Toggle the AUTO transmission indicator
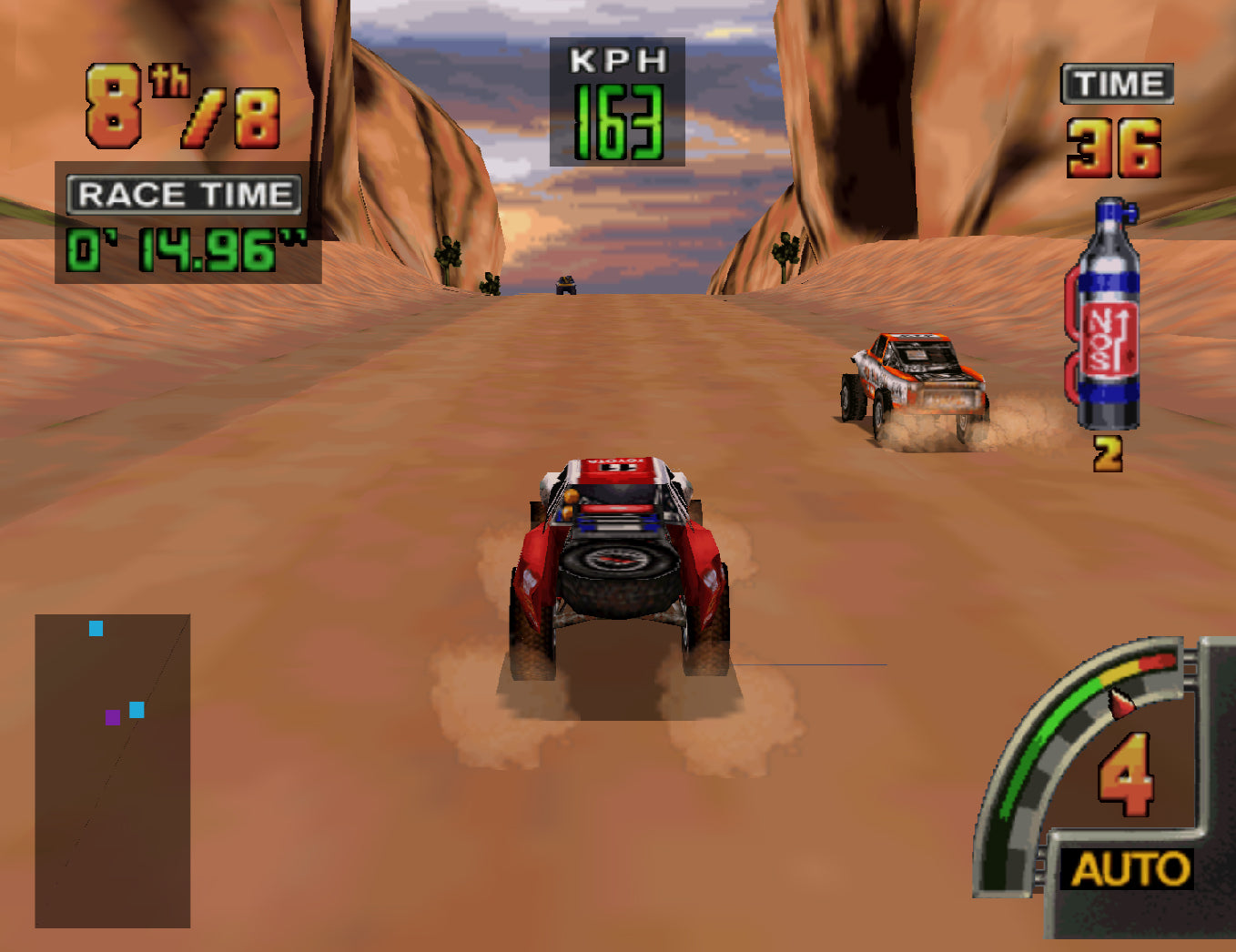The image size is (1236, 952). coord(1130,869)
